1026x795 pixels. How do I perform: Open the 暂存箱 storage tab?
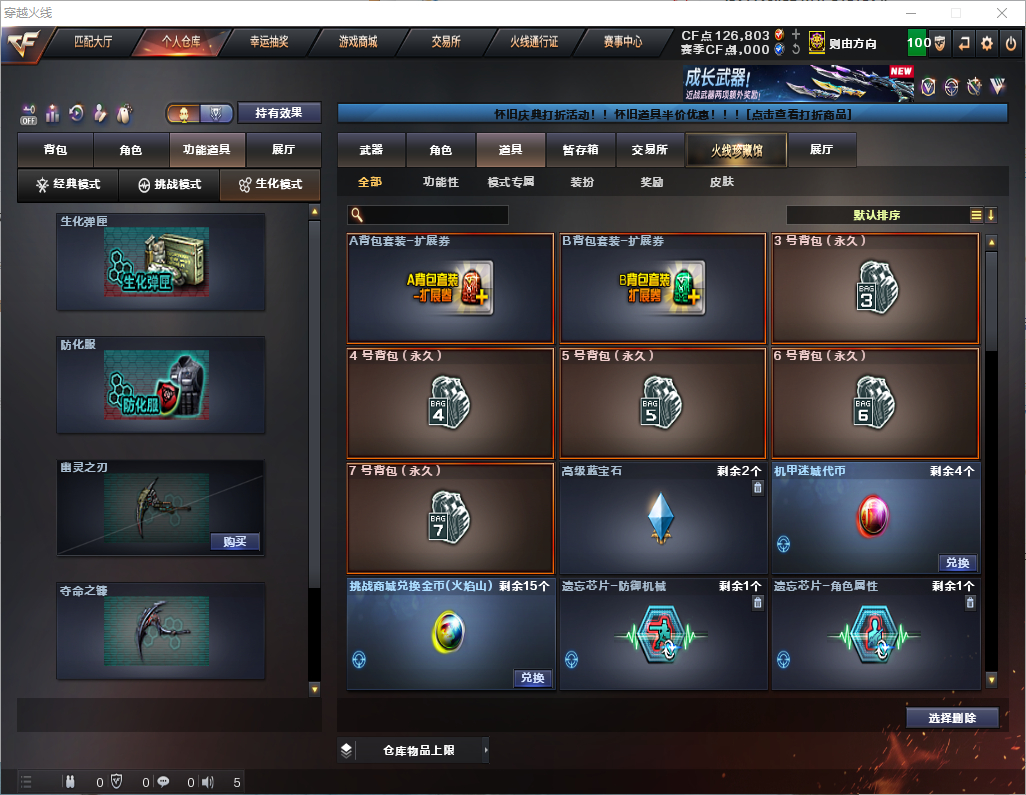(x=580, y=150)
